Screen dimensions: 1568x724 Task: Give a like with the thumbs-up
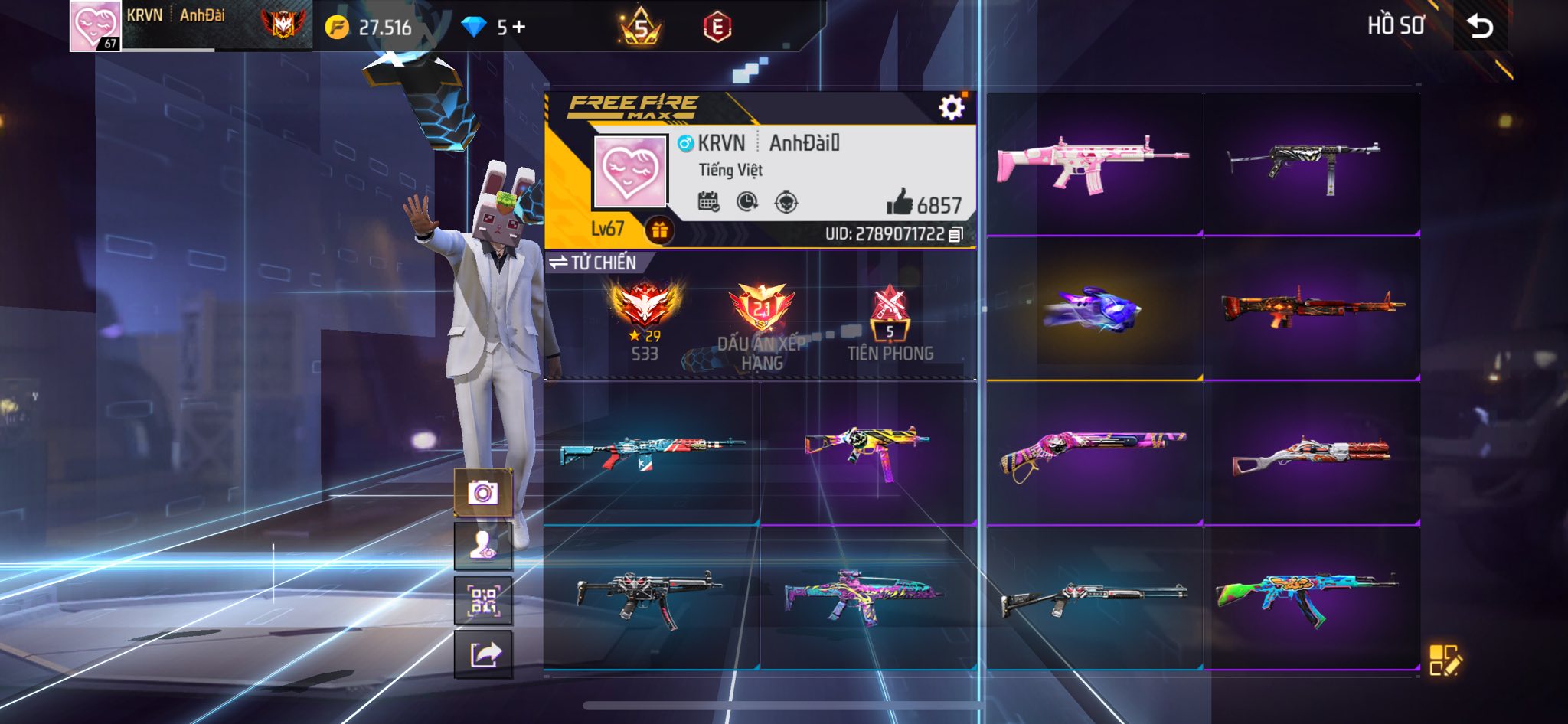pyautogui.click(x=900, y=203)
